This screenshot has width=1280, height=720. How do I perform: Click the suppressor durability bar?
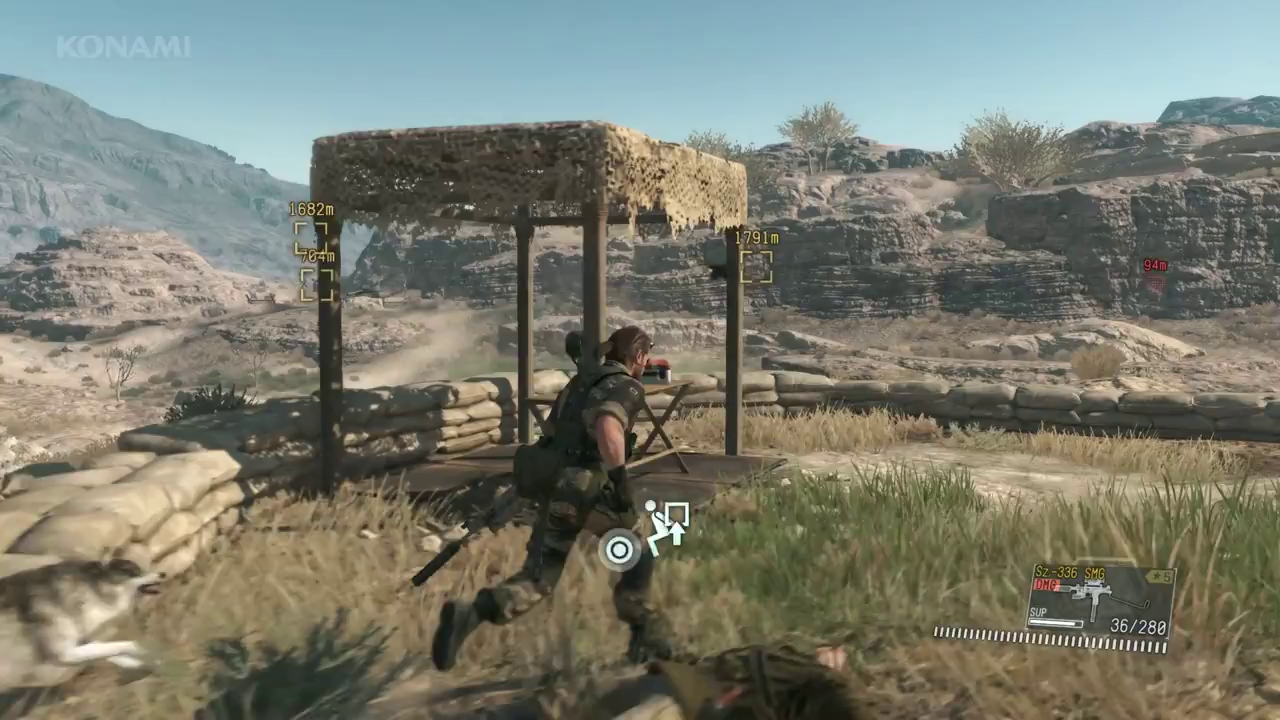click(1055, 622)
